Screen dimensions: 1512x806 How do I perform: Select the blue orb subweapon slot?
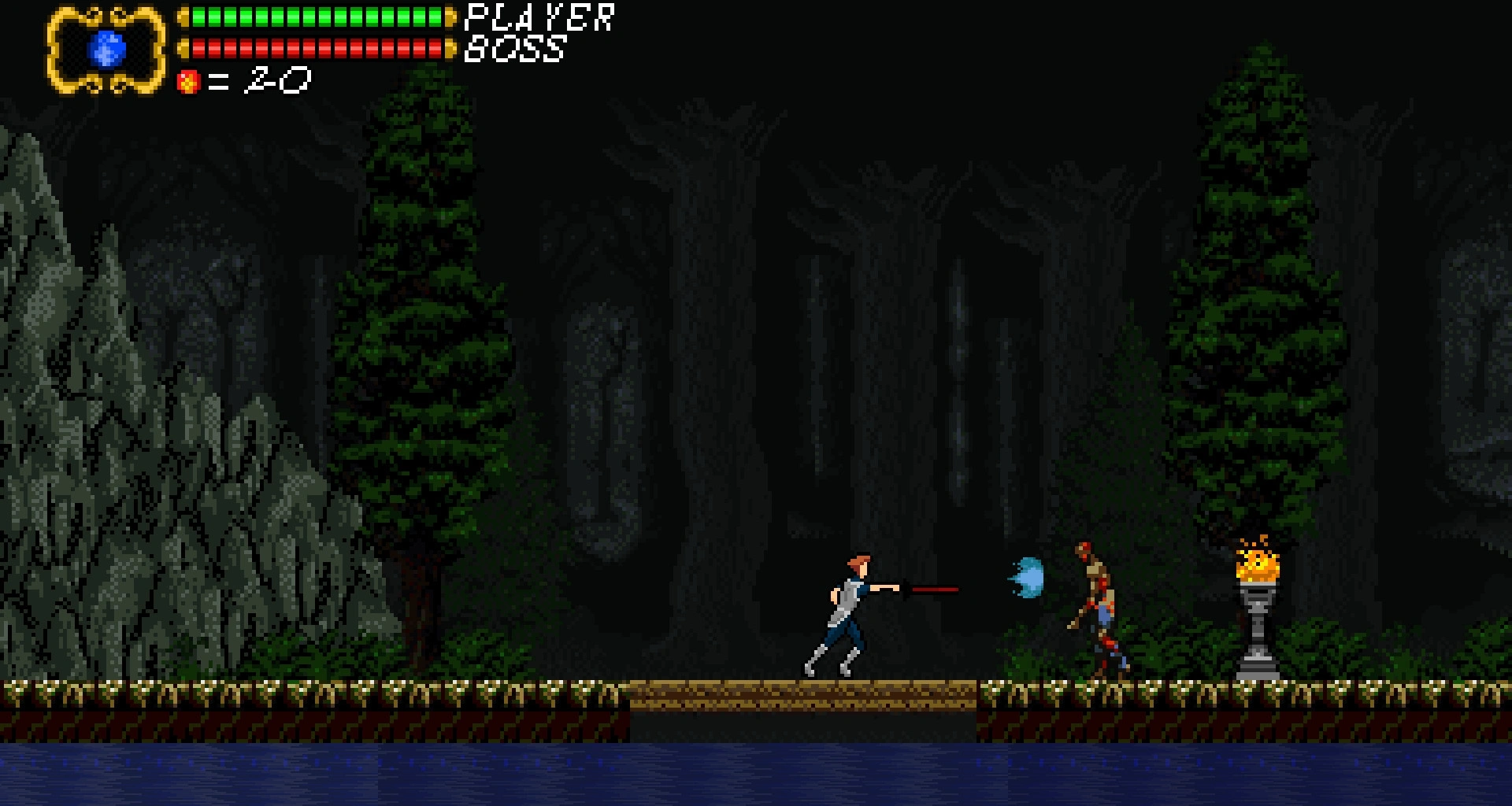[107, 50]
